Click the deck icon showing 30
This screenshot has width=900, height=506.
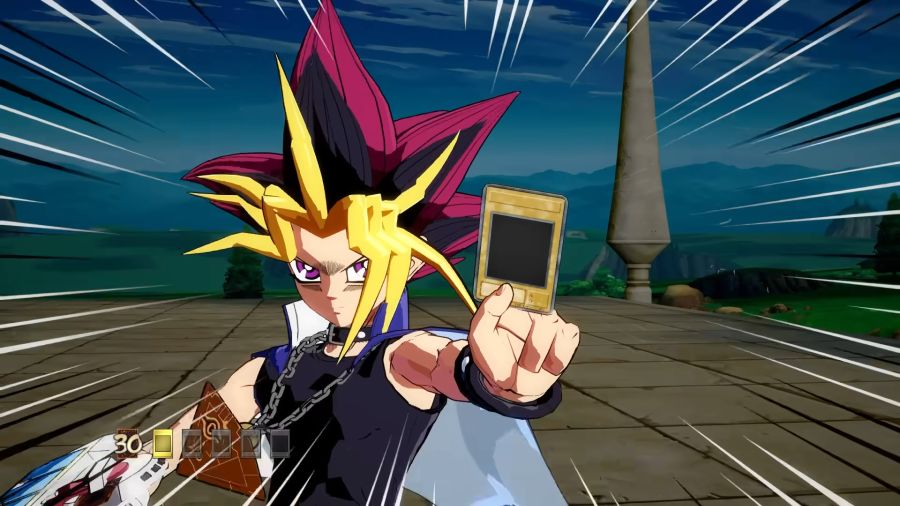127,442
